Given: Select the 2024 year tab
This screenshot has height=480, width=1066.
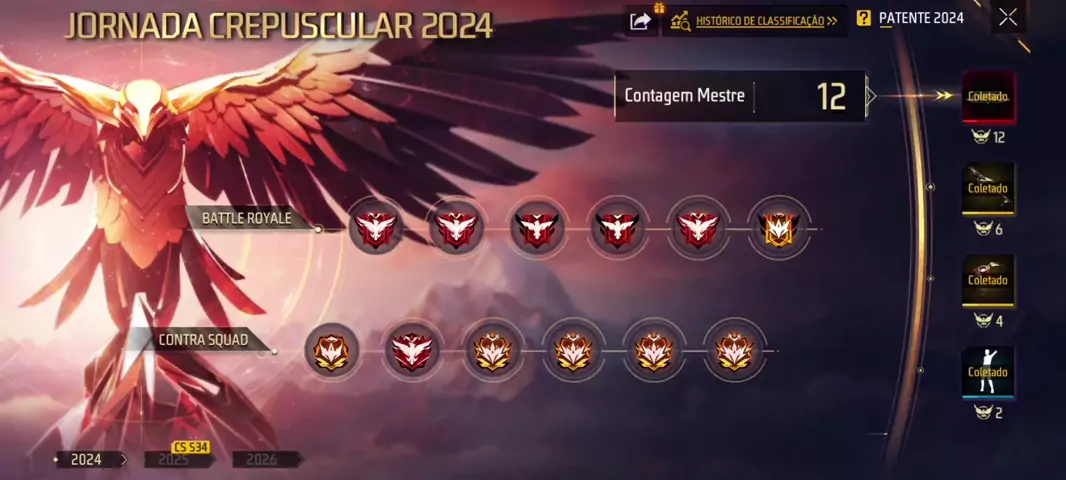Looking at the screenshot, I should (x=86, y=460).
